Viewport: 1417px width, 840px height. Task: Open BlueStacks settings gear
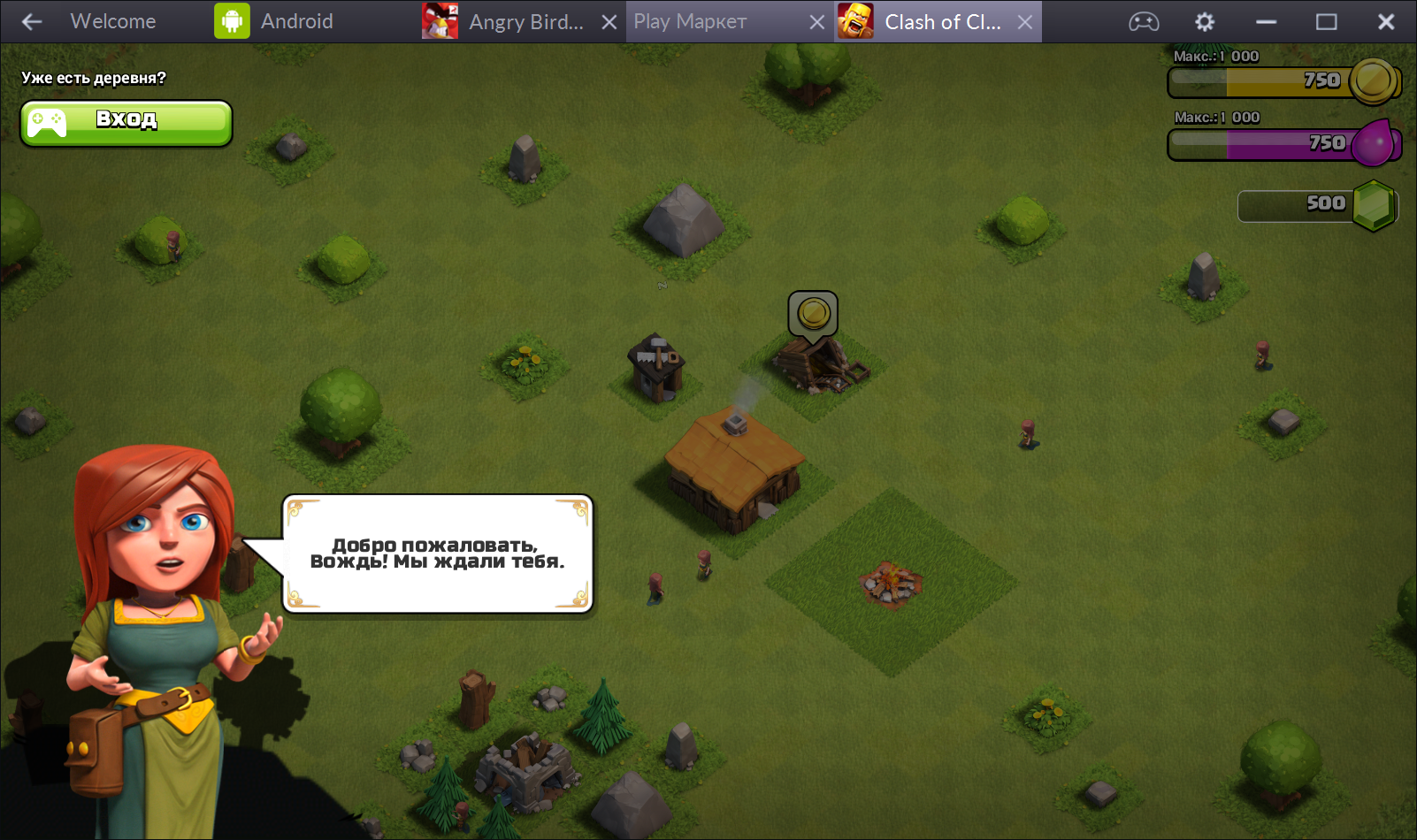(1205, 21)
